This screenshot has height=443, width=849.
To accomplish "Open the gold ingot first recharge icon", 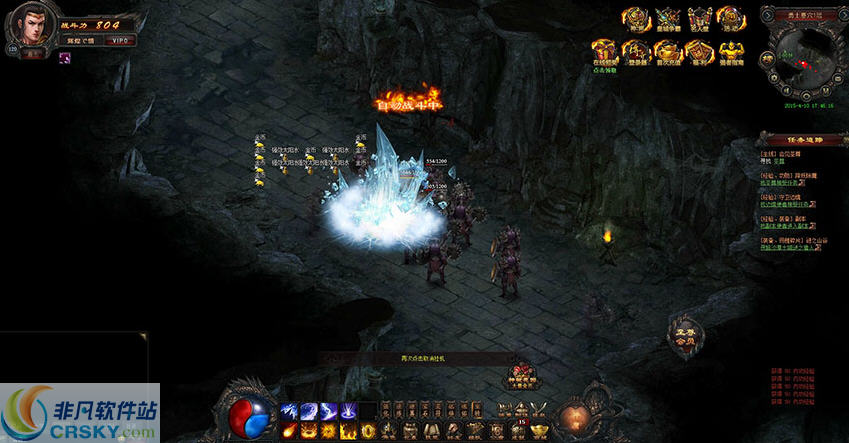I will click(x=667, y=51).
